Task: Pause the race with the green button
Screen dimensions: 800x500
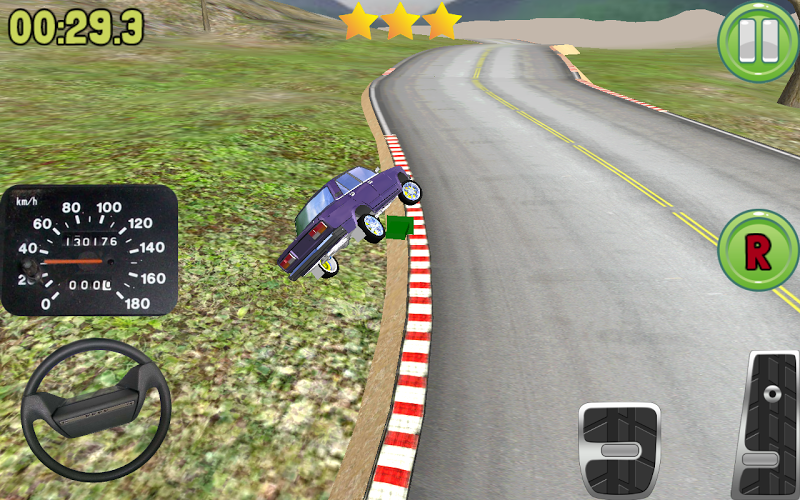Action: coord(757,41)
